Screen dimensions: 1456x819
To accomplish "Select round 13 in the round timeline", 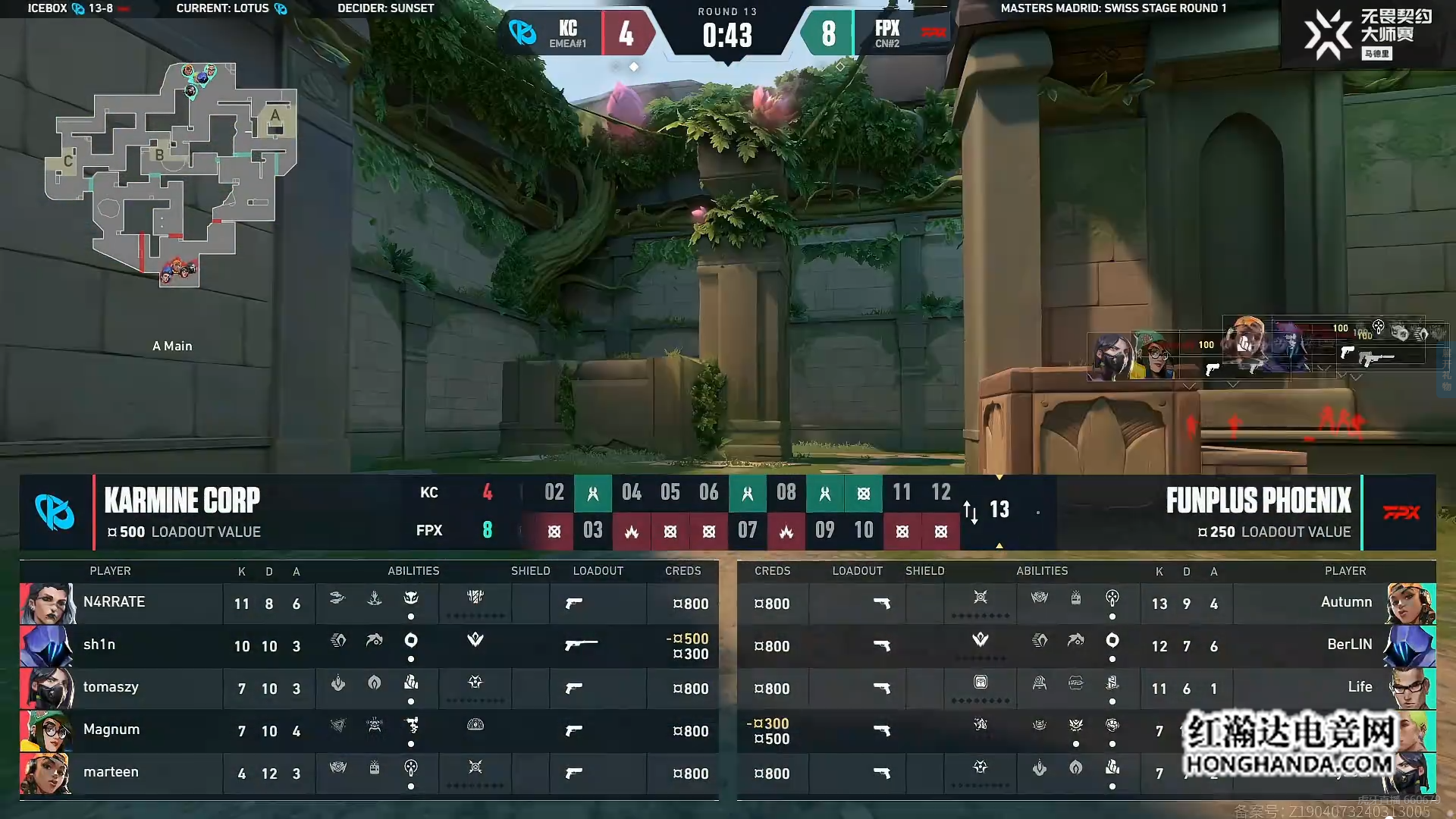I will tap(999, 510).
